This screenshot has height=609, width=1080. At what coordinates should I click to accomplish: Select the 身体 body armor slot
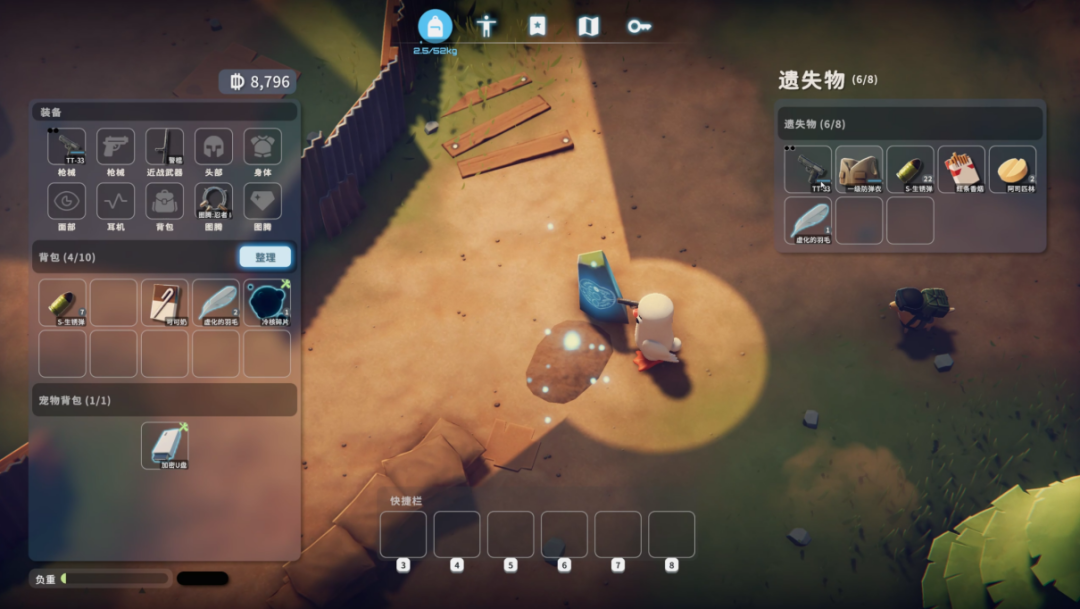263,147
